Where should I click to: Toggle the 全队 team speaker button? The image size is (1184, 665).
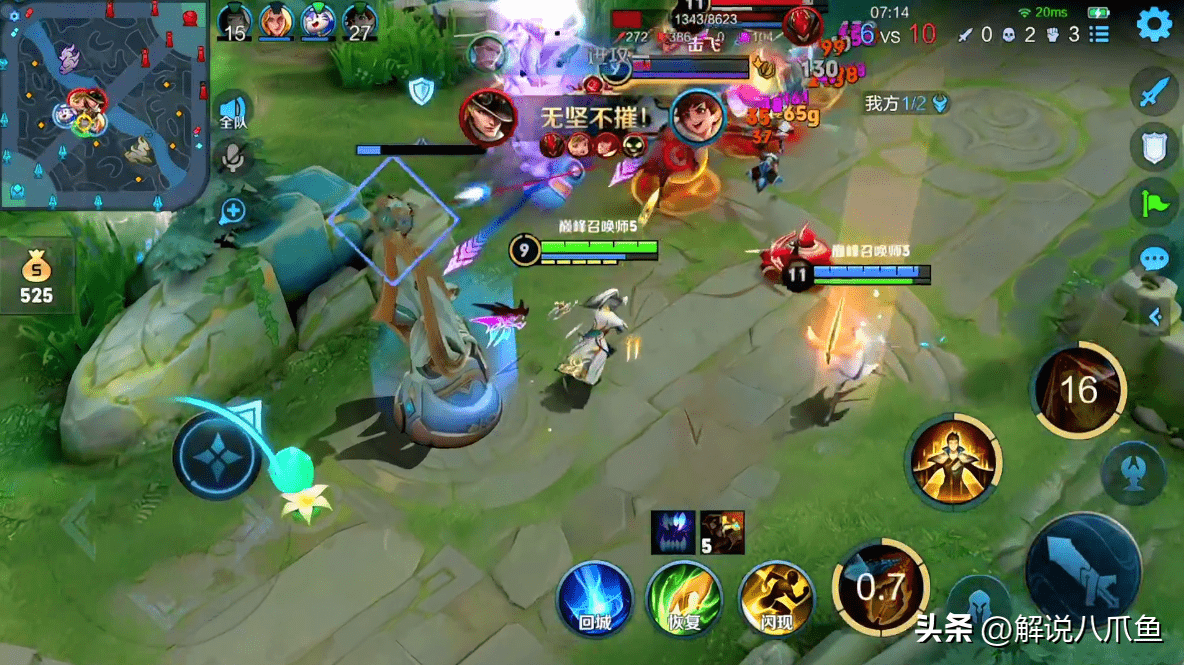(x=233, y=111)
